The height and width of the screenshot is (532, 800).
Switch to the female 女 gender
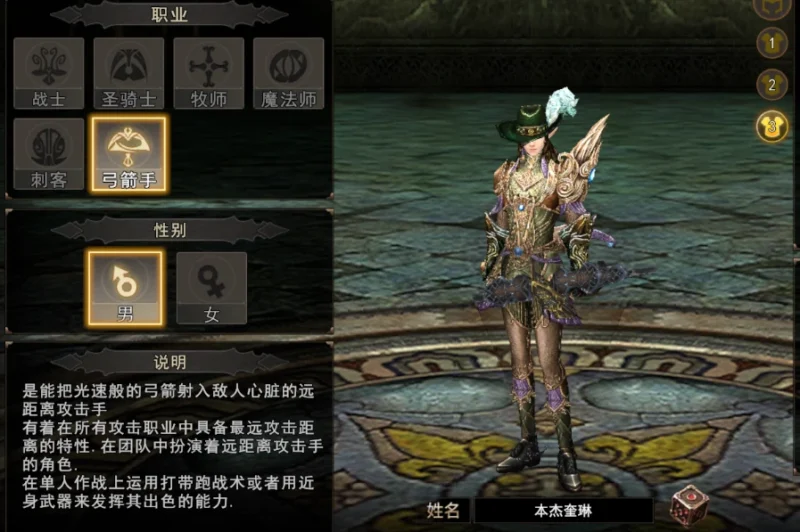[211, 288]
